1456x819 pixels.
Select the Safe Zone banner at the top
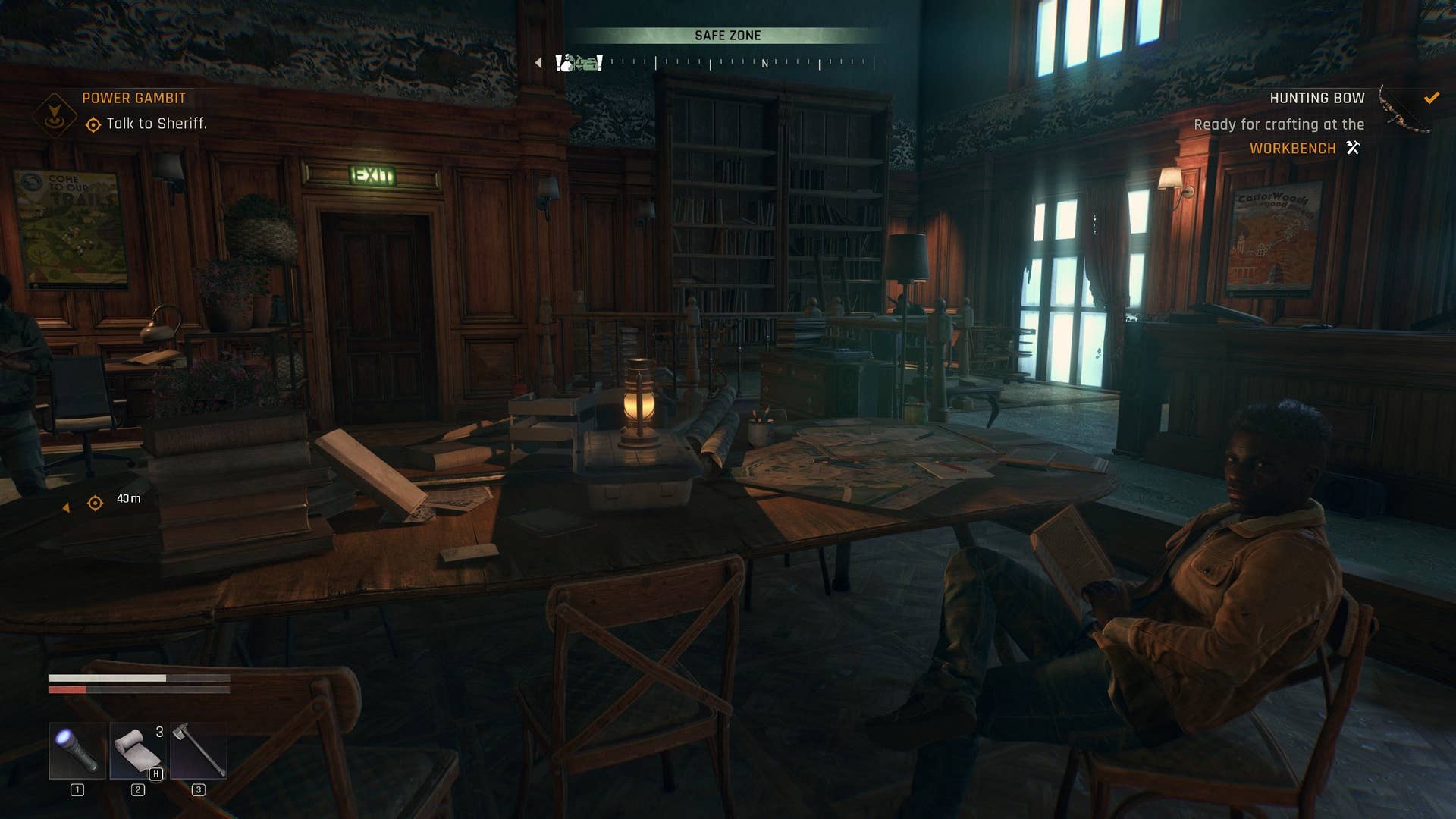[x=729, y=35]
